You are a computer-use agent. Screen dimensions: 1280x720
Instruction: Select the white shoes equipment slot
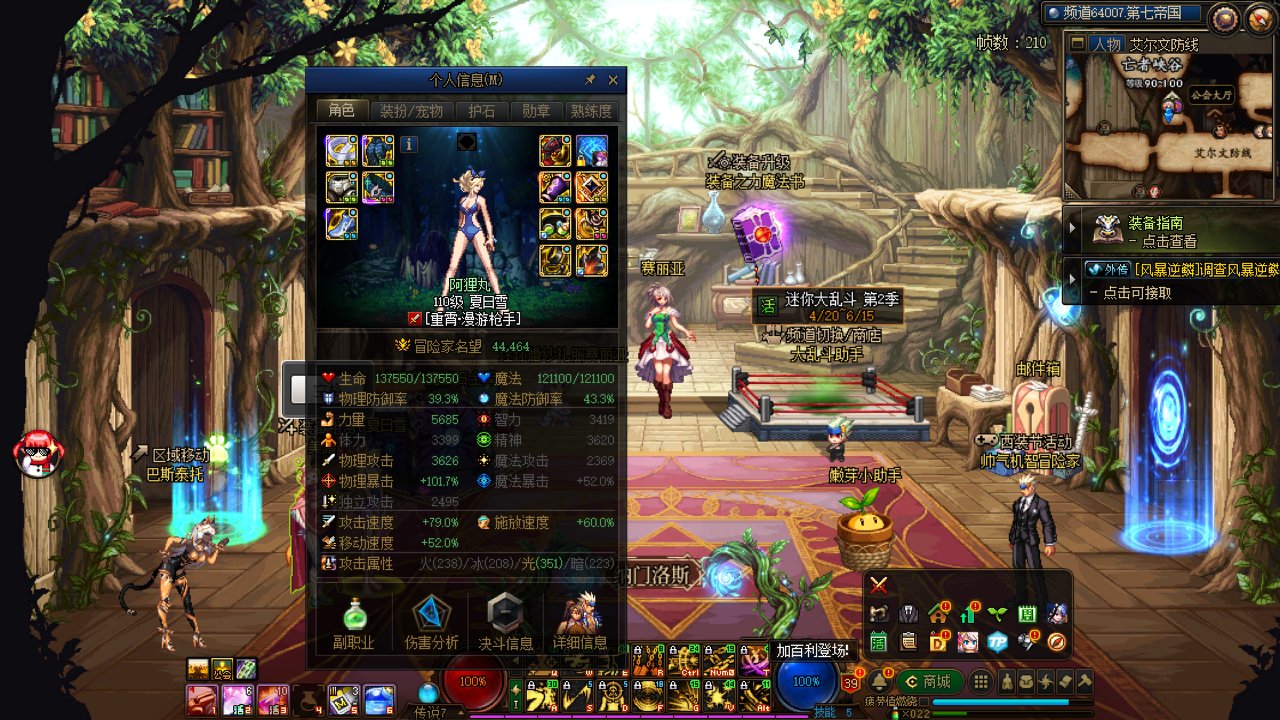341,223
